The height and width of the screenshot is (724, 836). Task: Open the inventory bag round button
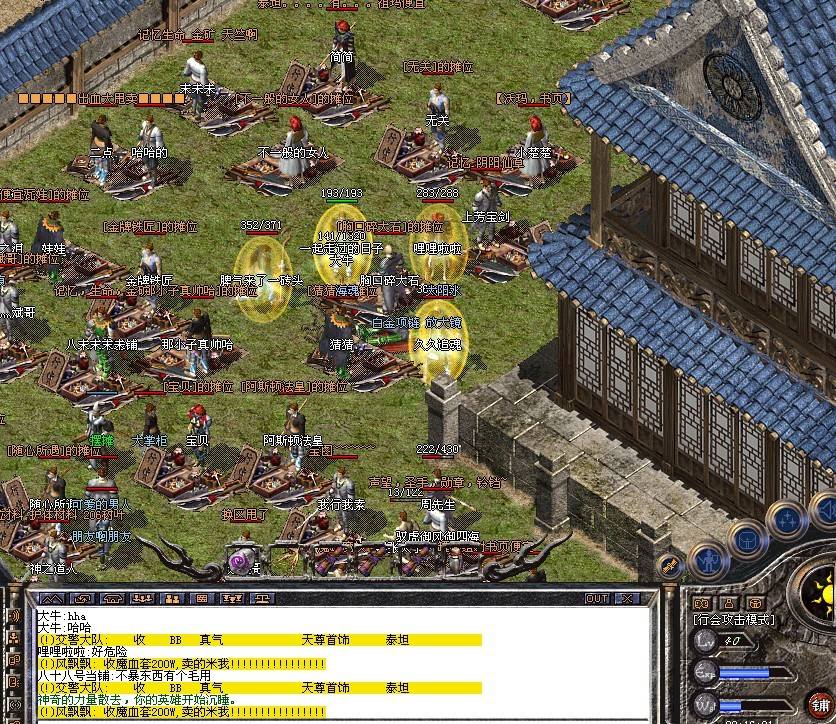(749, 540)
